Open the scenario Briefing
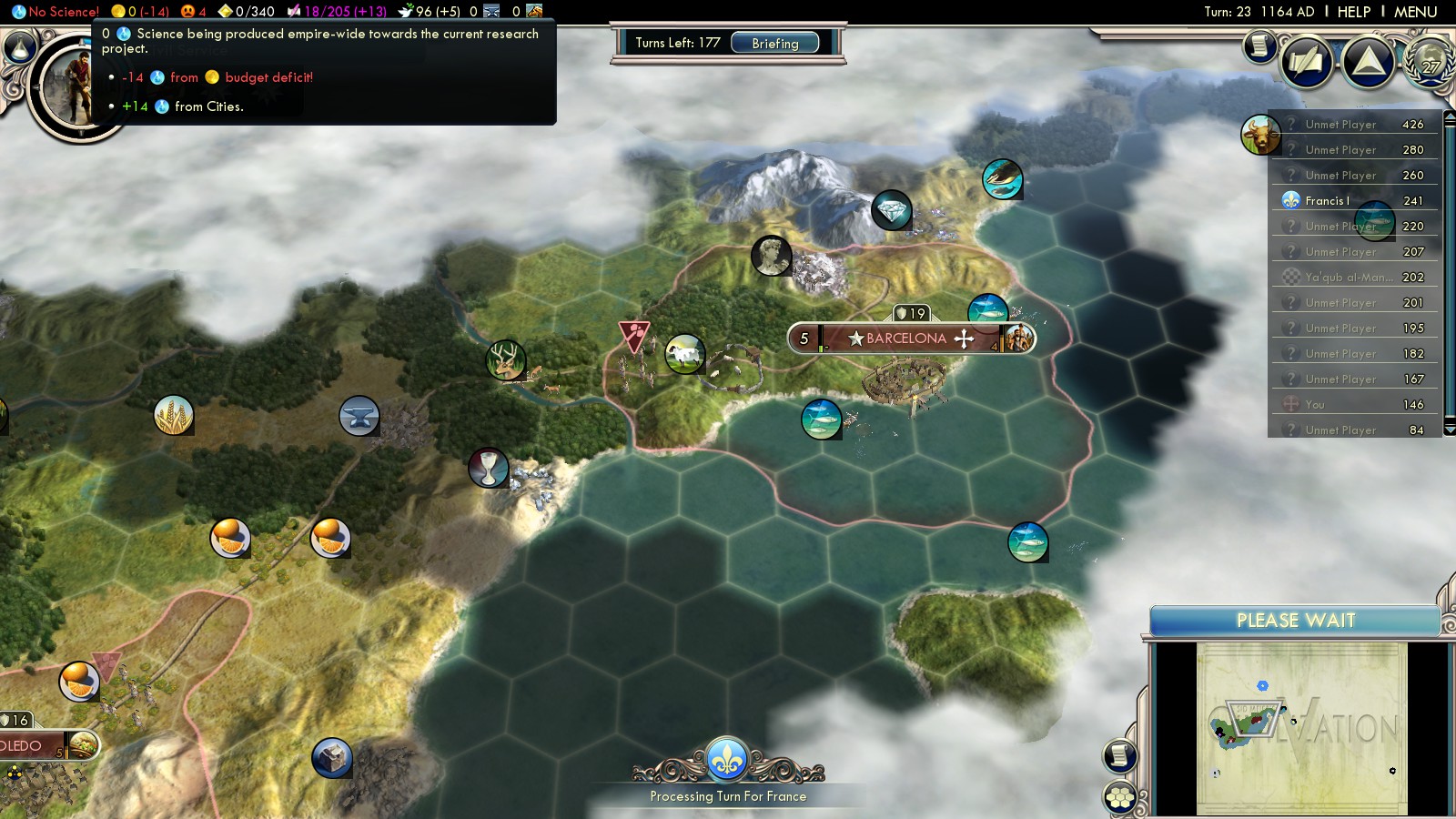The height and width of the screenshot is (819, 1456). [x=774, y=43]
